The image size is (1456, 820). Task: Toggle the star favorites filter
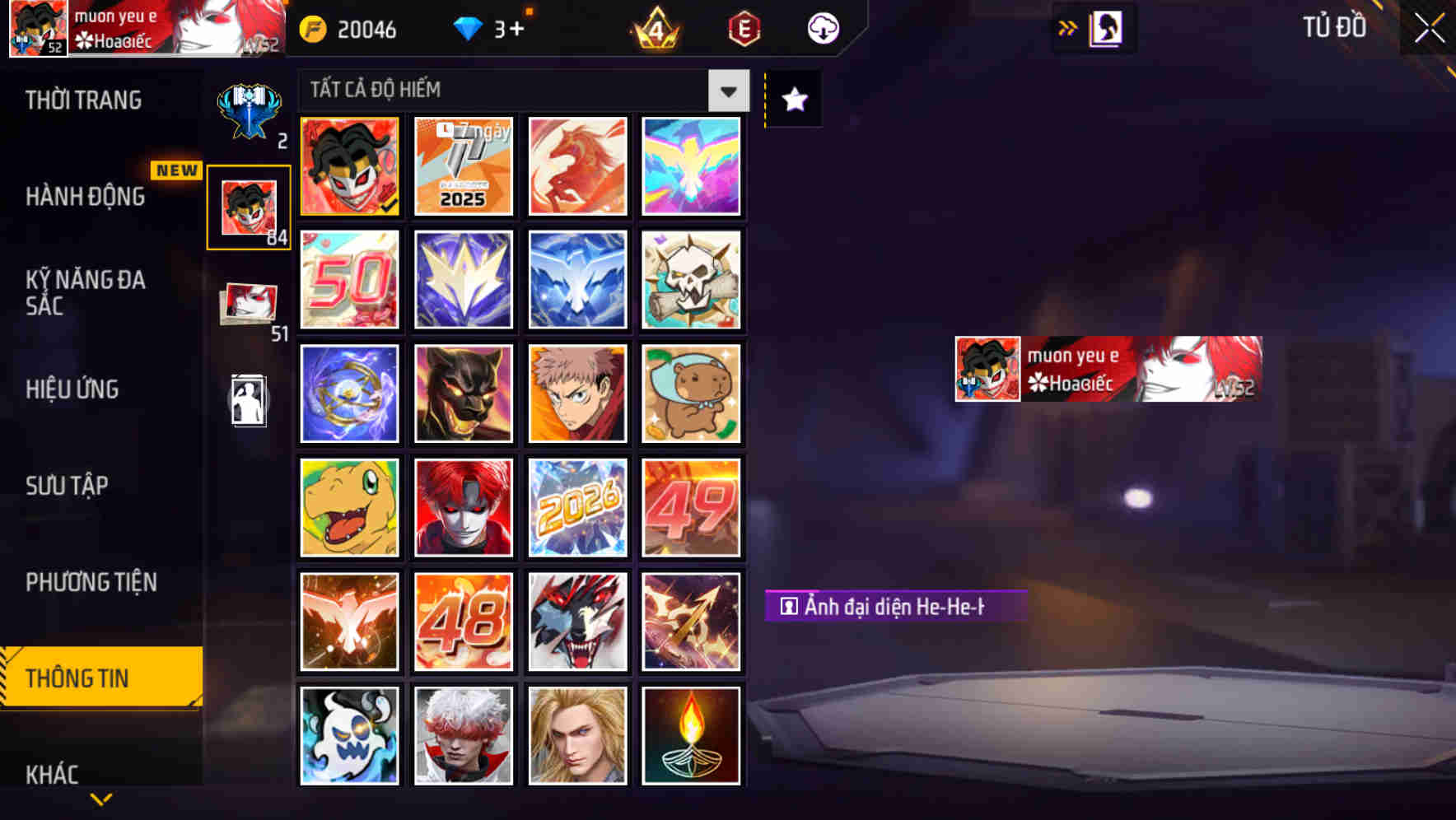pyautogui.click(x=792, y=100)
